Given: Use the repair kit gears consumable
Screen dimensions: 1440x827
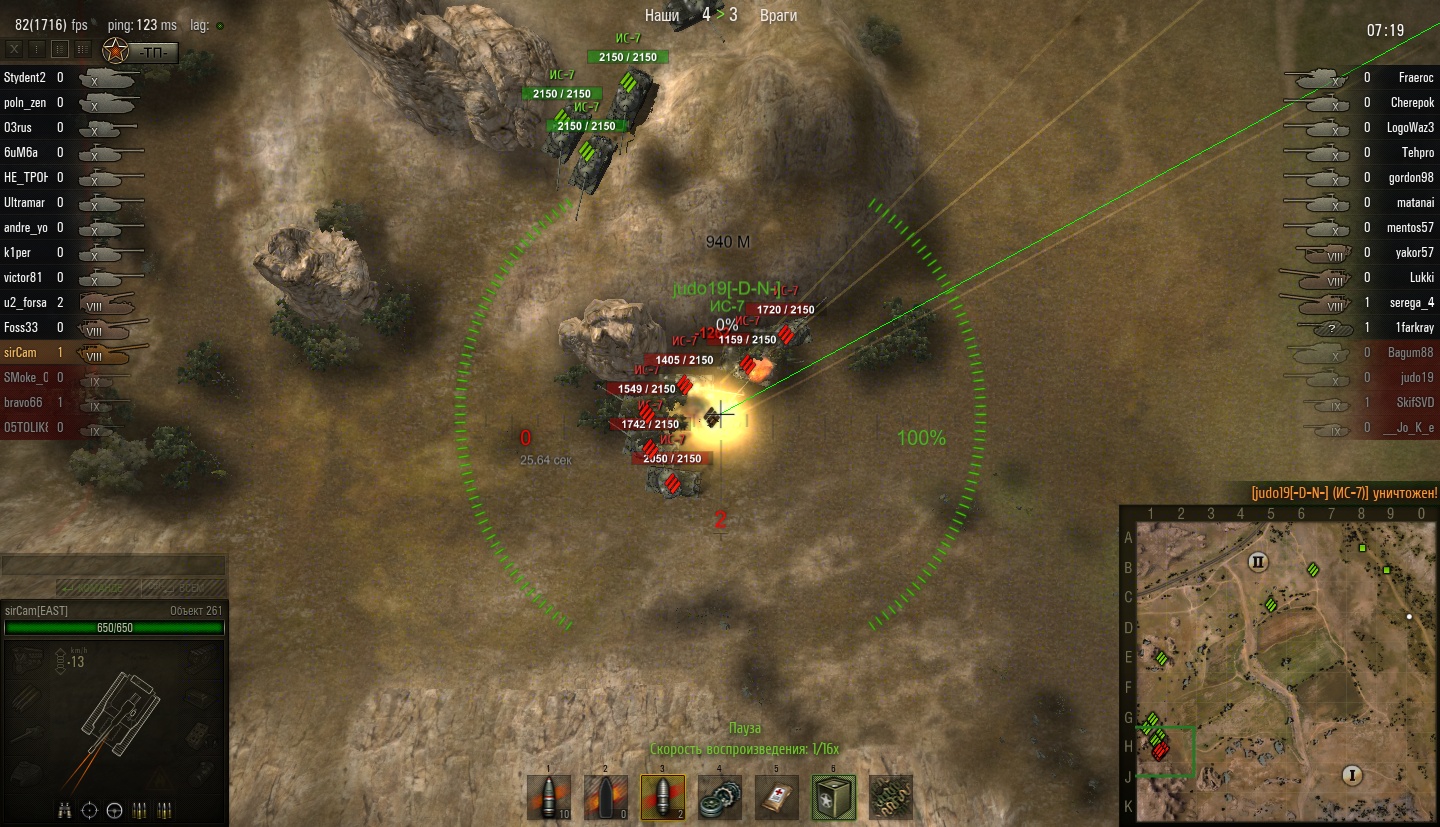Looking at the screenshot, I should [719, 798].
